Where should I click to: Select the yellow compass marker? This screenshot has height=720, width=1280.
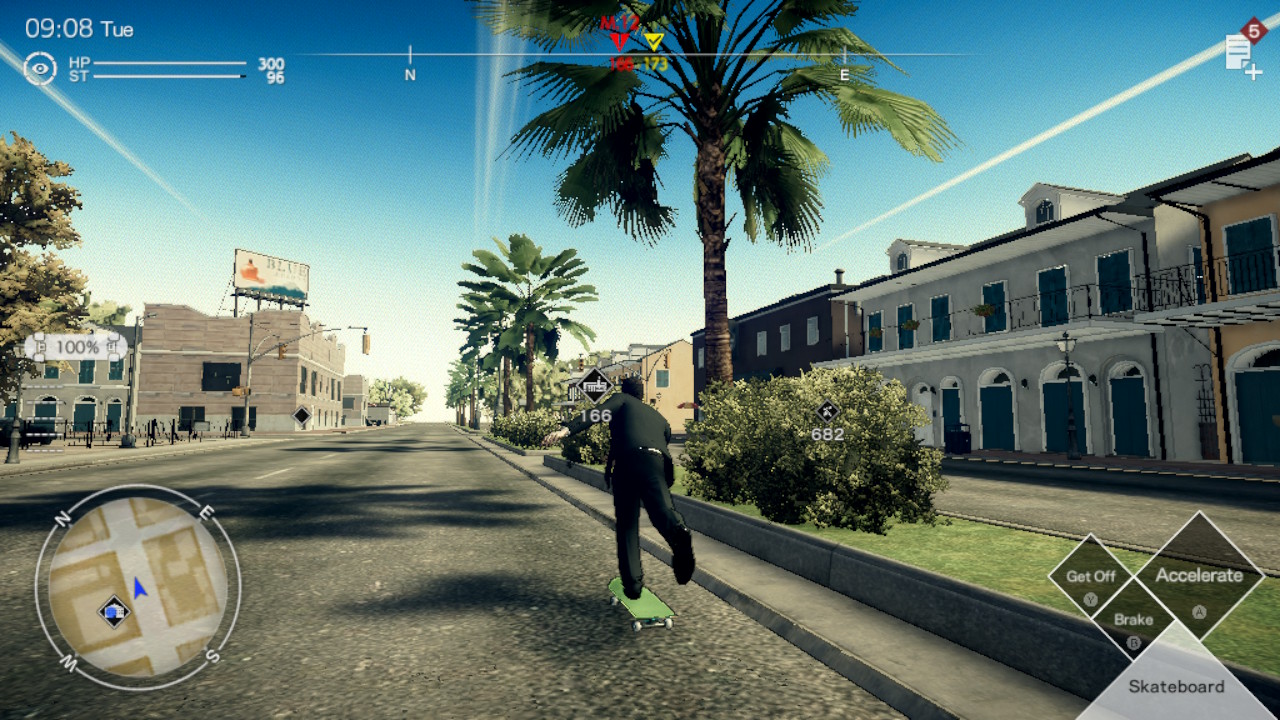[x=653, y=42]
